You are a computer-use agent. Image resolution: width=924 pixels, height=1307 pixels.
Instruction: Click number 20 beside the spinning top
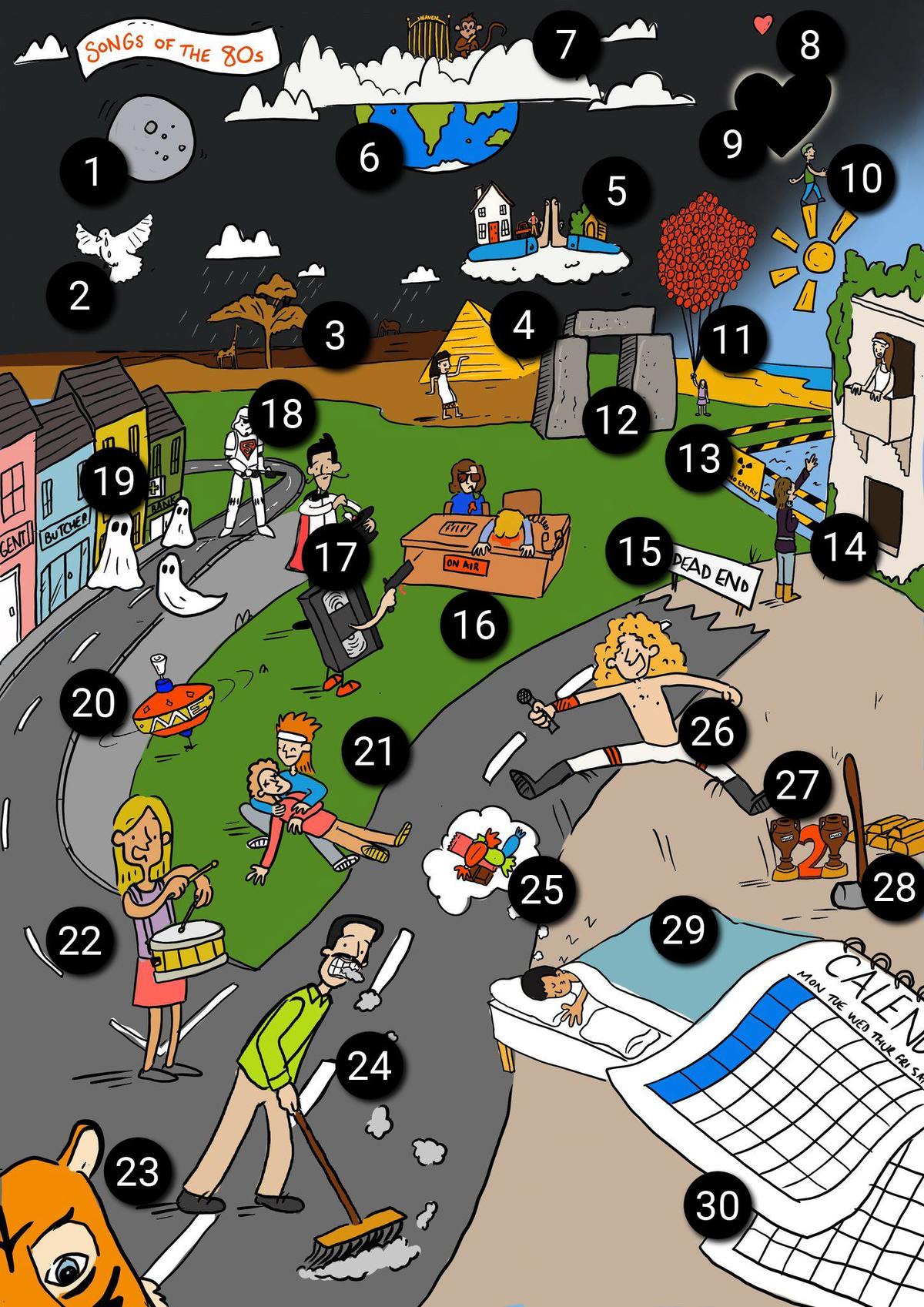tap(93, 703)
